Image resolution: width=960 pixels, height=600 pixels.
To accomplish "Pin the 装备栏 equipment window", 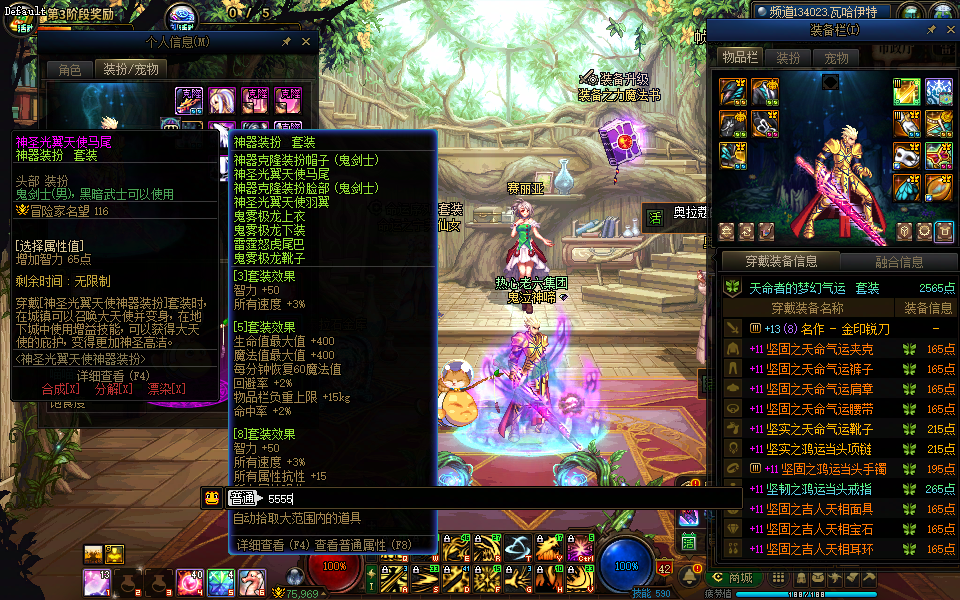I will pos(931,30).
